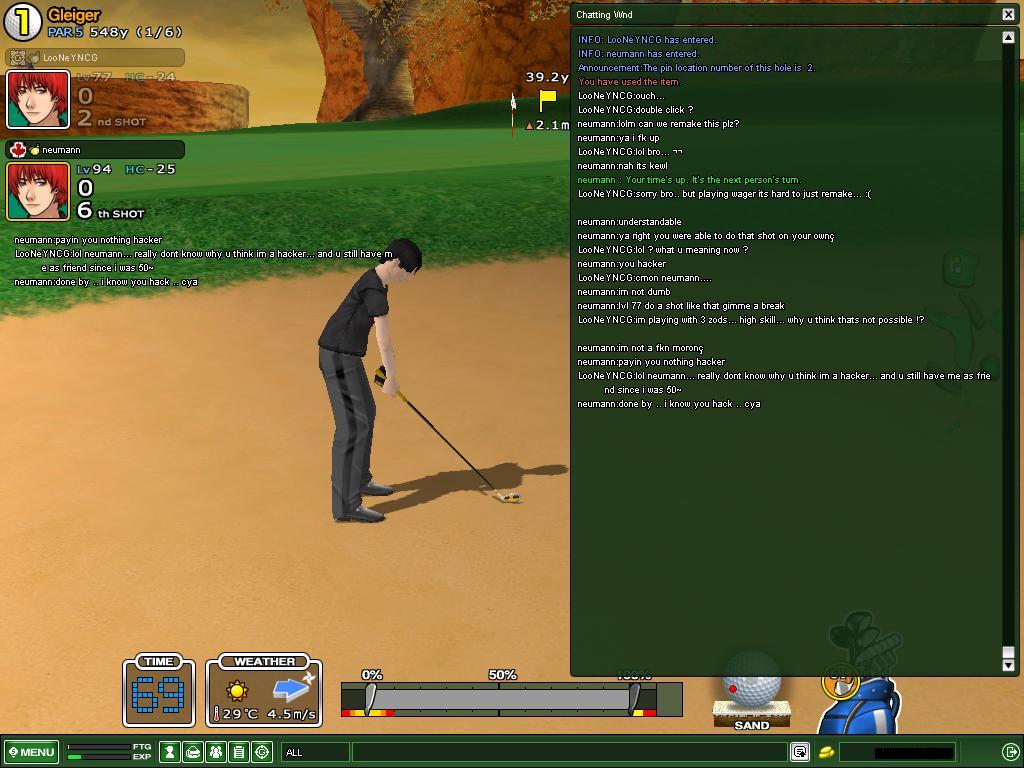Open the single-person profile icon
1024x768 pixels.
(x=171, y=752)
